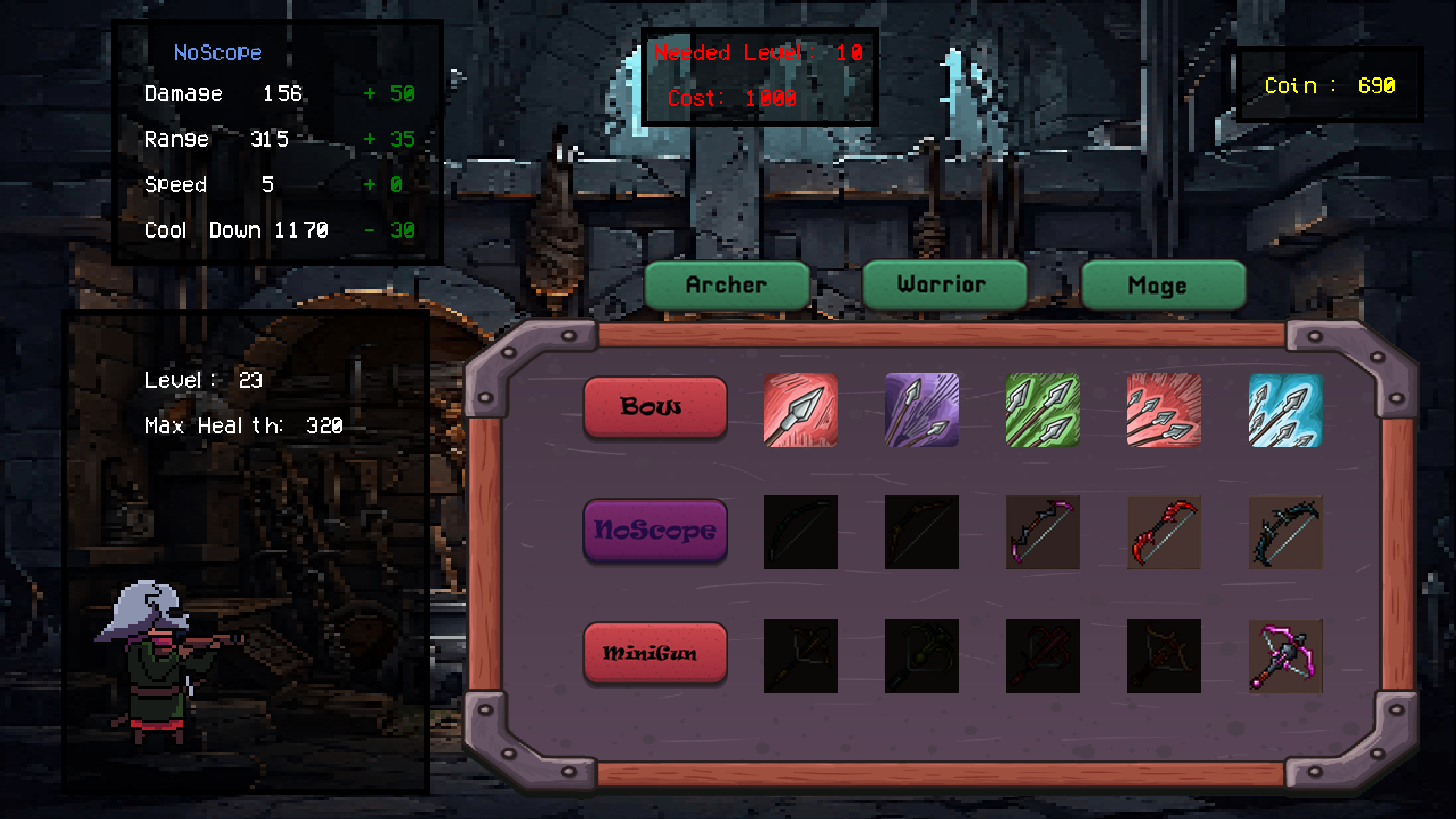Select the NoScope weapon category
This screenshot has height=819, width=1456.
[x=655, y=530]
